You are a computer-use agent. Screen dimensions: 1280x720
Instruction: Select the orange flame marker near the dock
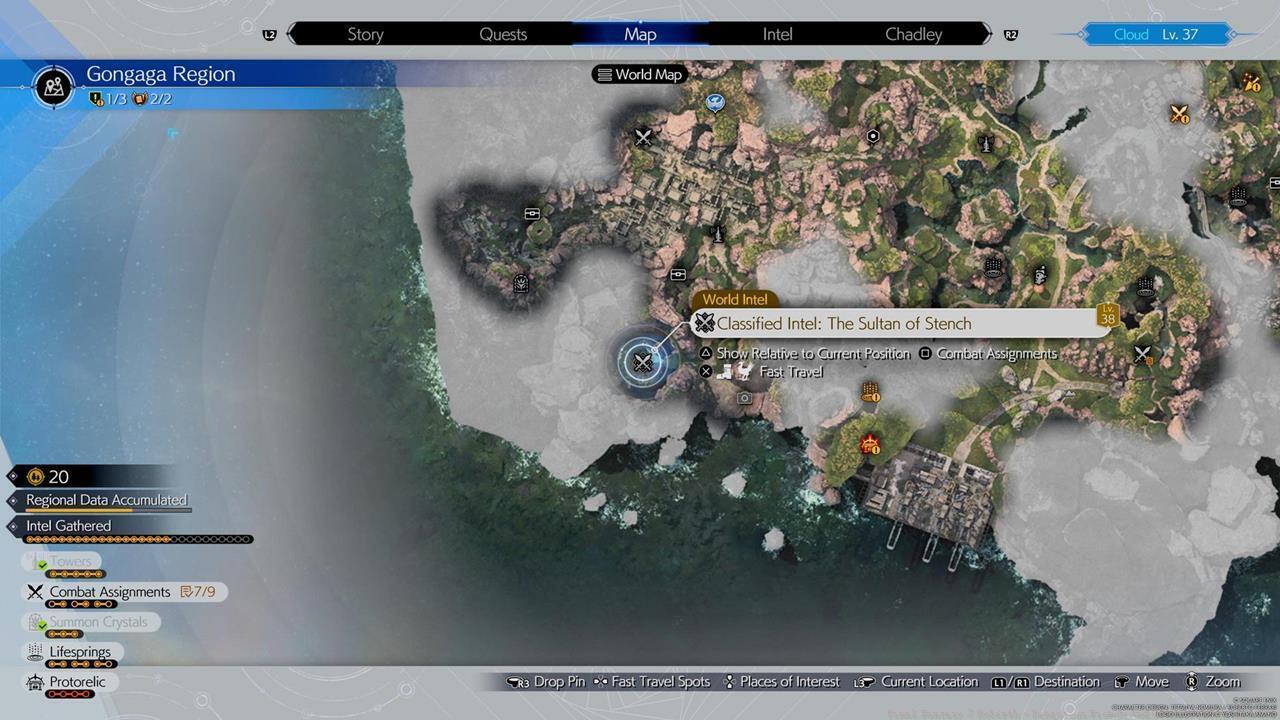pos(870,444)
